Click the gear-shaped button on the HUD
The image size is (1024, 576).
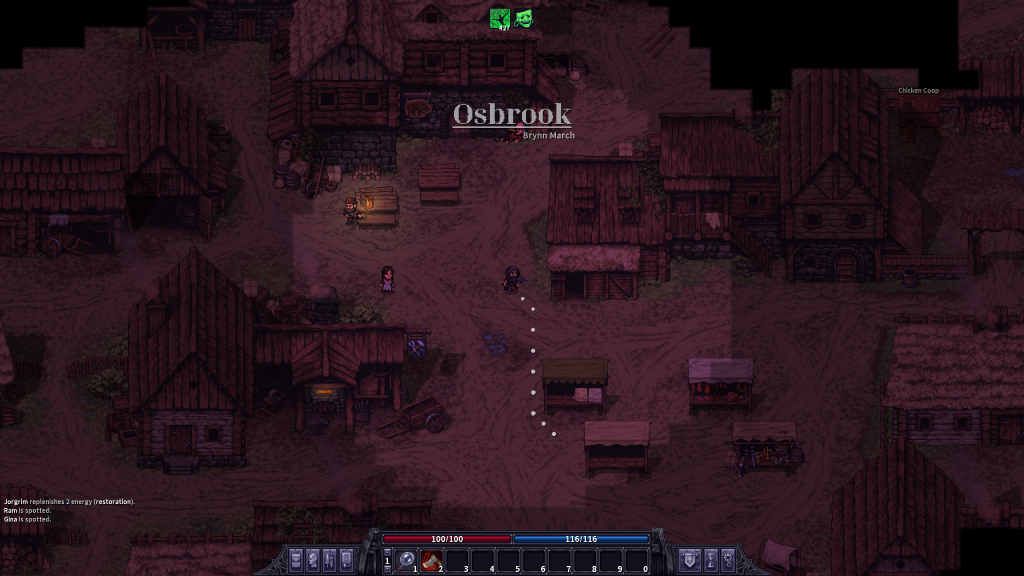tap(728, 560)
